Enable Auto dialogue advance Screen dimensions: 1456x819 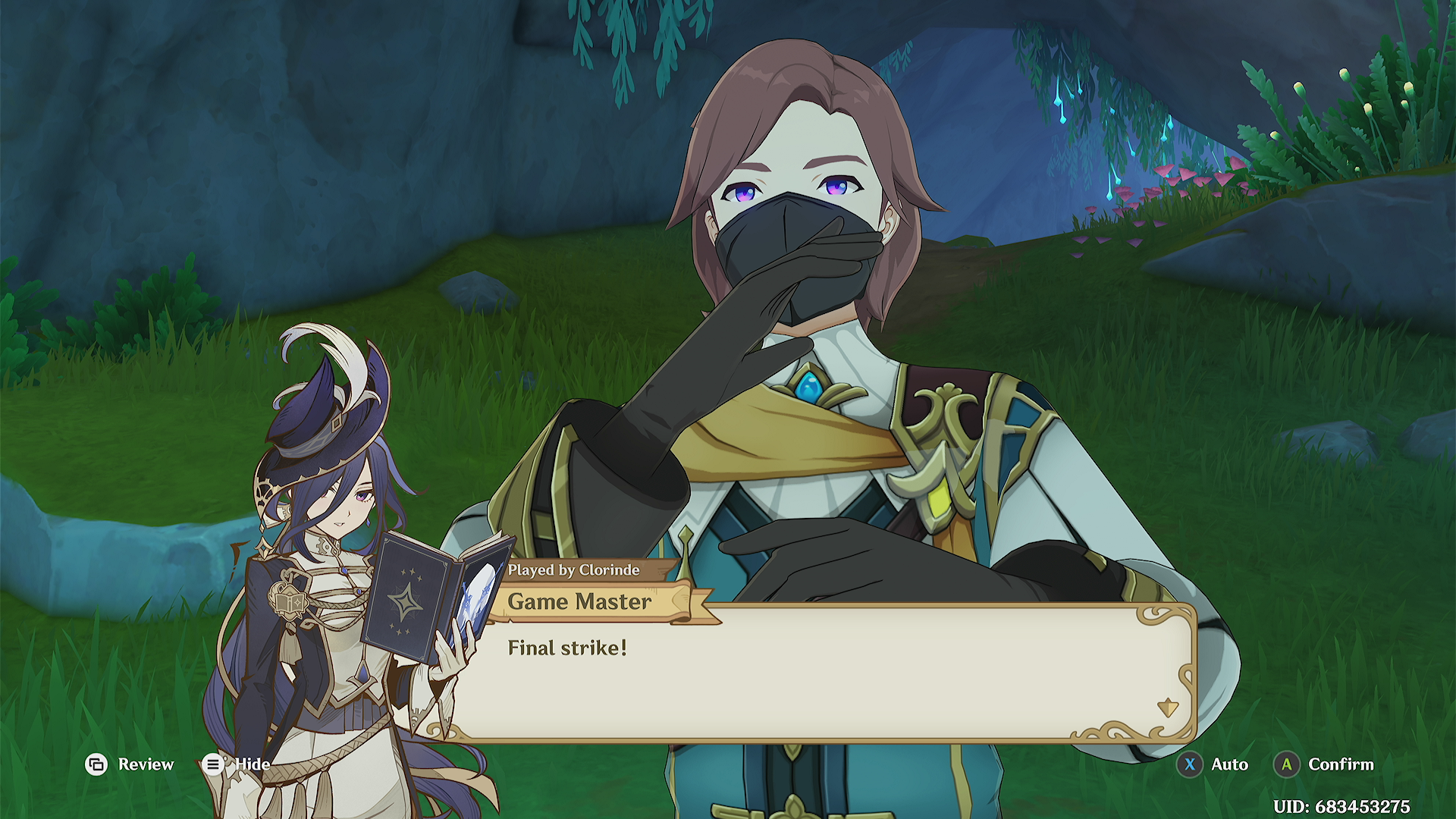click(1213, 764)
